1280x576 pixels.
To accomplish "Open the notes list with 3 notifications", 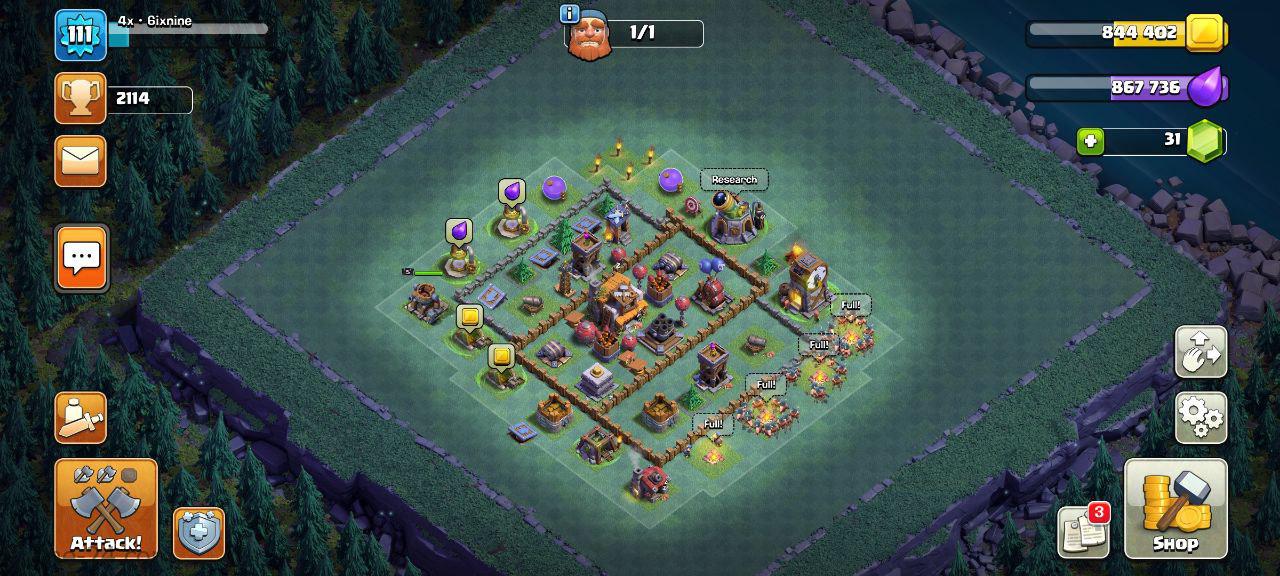I will click(x=1083, y=531).
